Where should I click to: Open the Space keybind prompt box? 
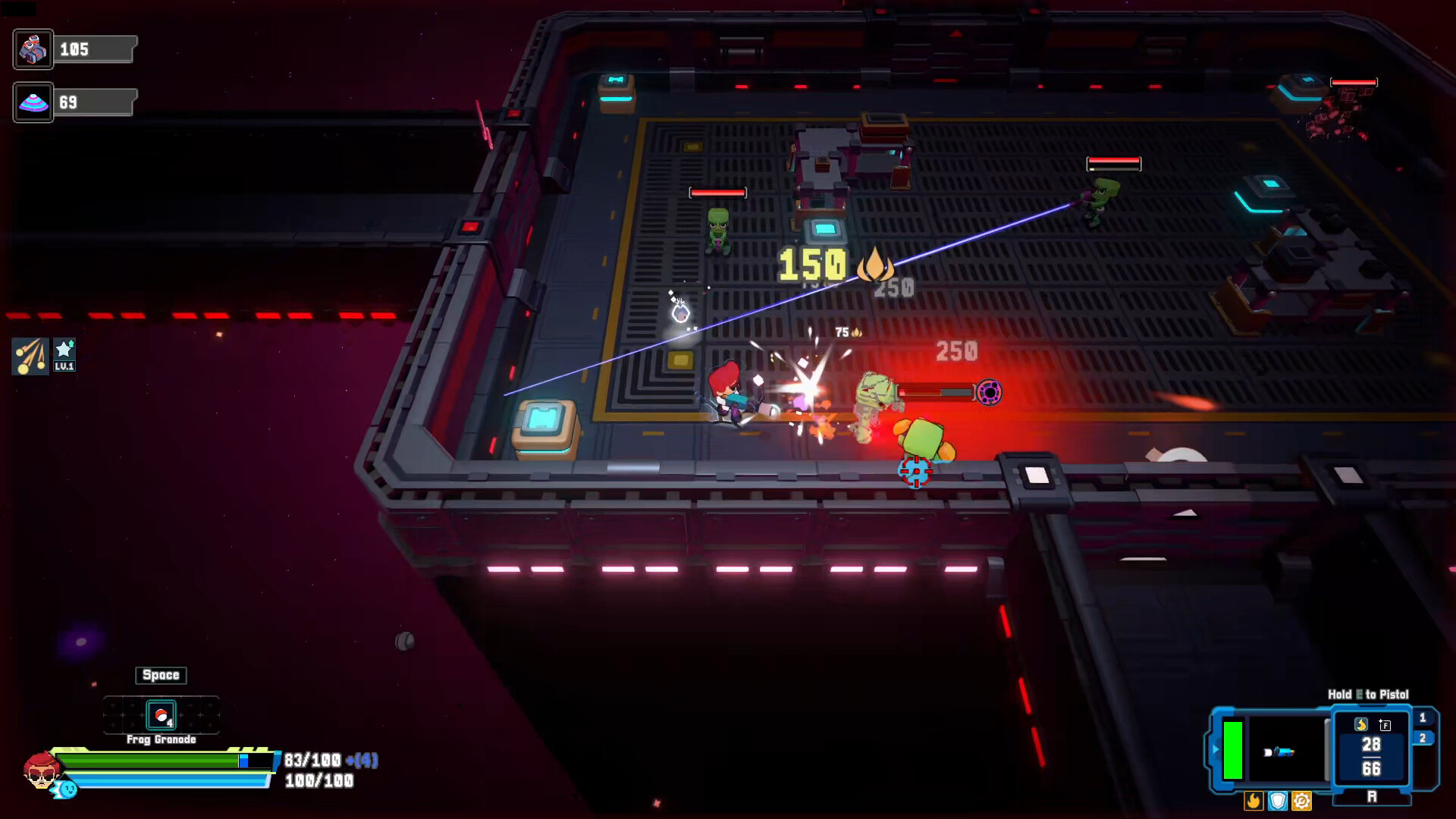tap(161, 675)
